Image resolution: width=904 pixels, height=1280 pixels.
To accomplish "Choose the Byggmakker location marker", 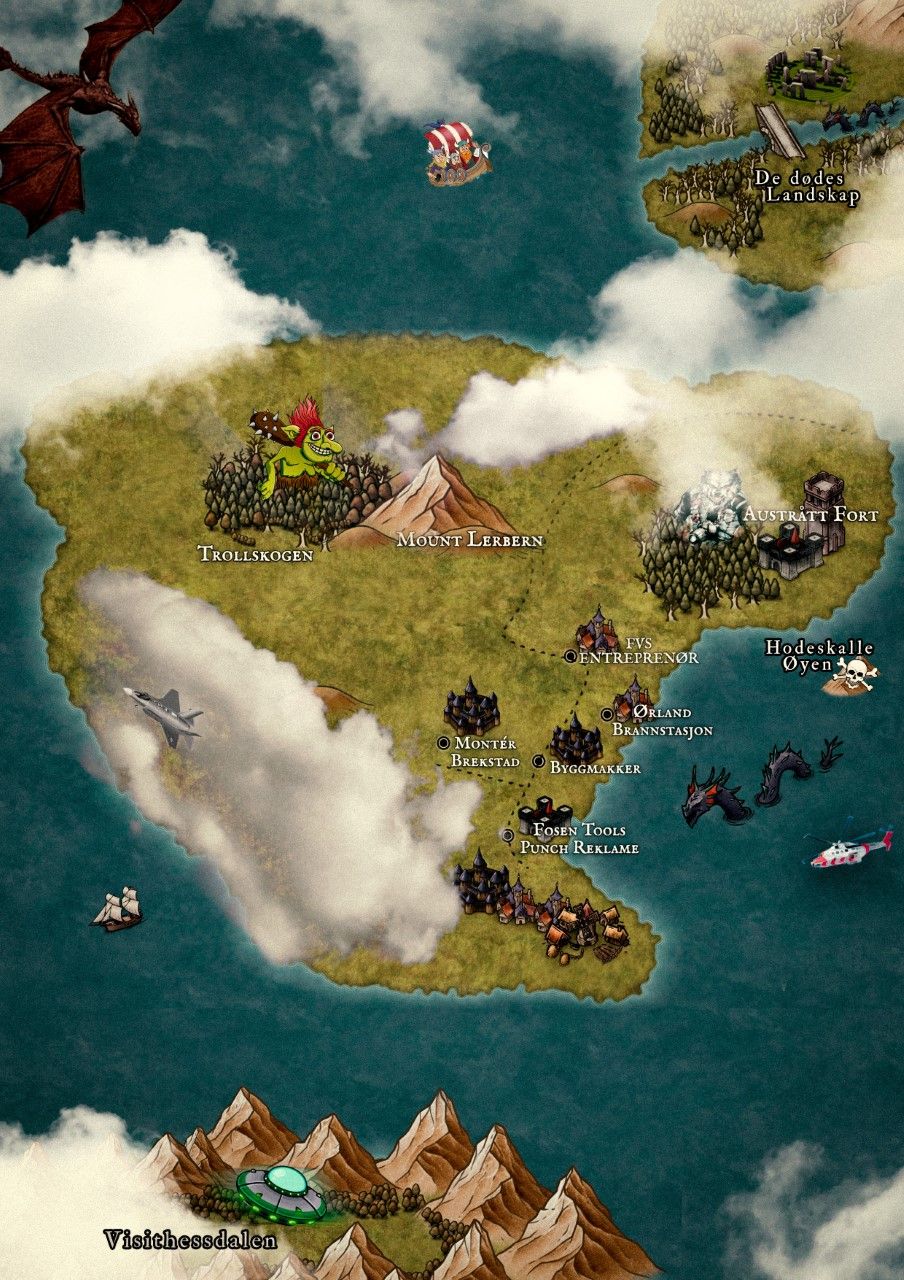I will coord(539,762).
